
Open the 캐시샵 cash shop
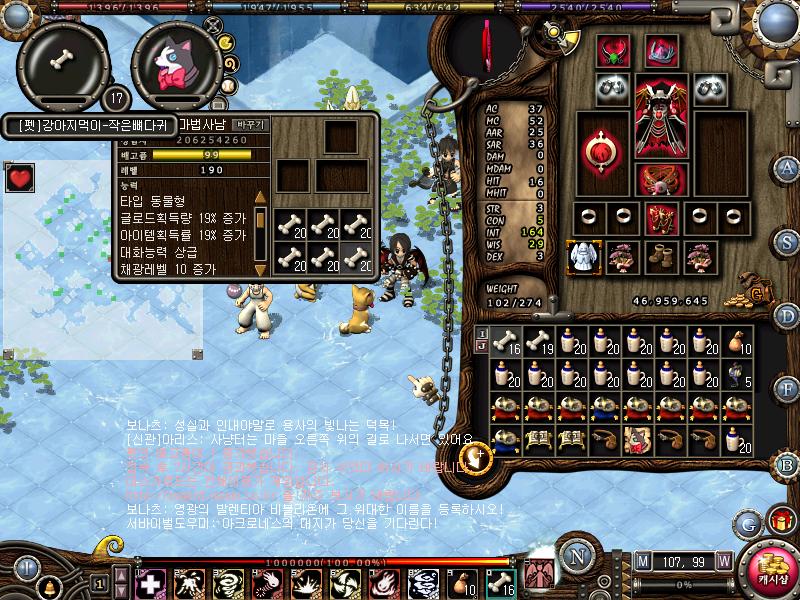(771, 570)
